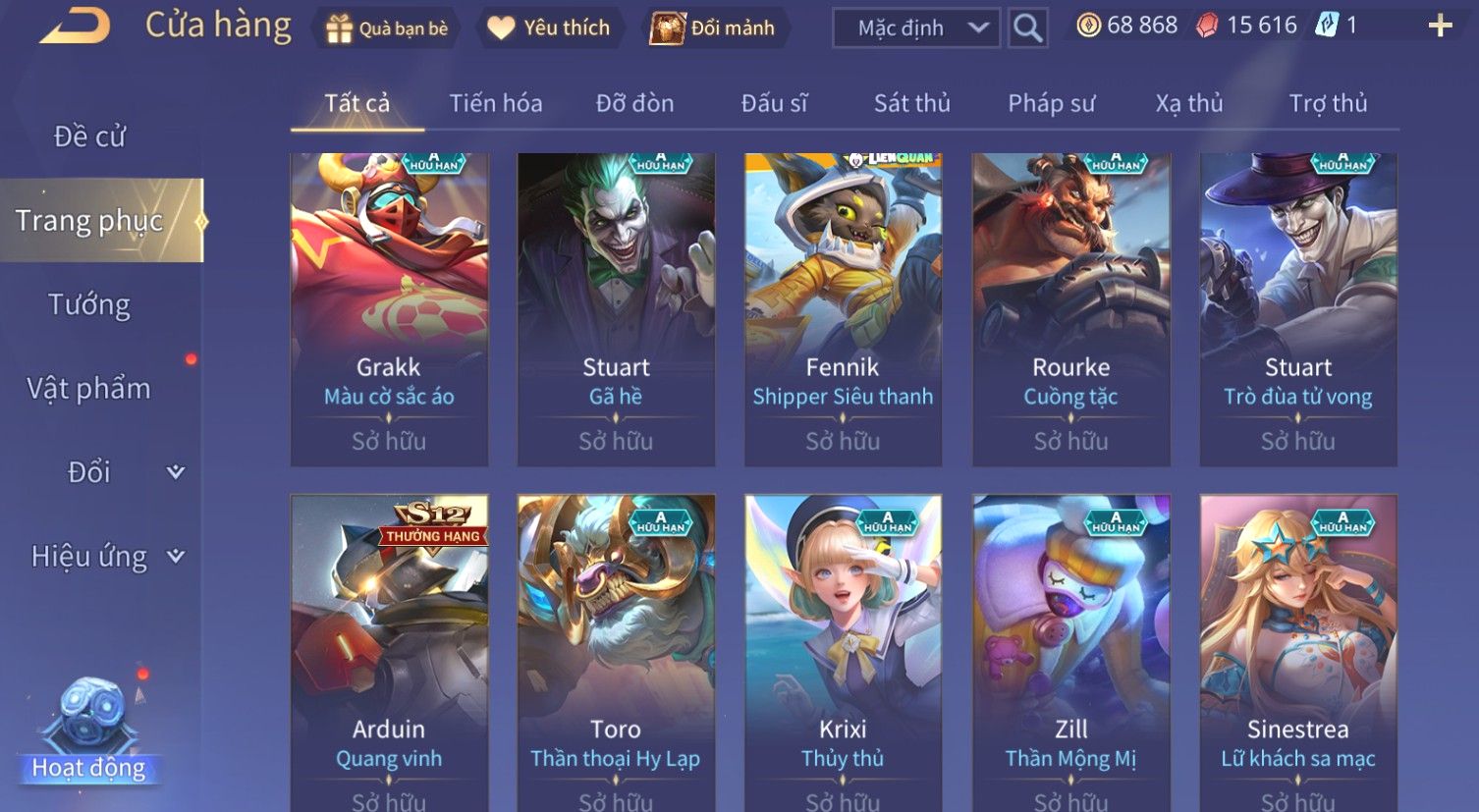1479x812 pixels.
Task: Choose the Trợ thủ tab
Action: [1328, 103]
